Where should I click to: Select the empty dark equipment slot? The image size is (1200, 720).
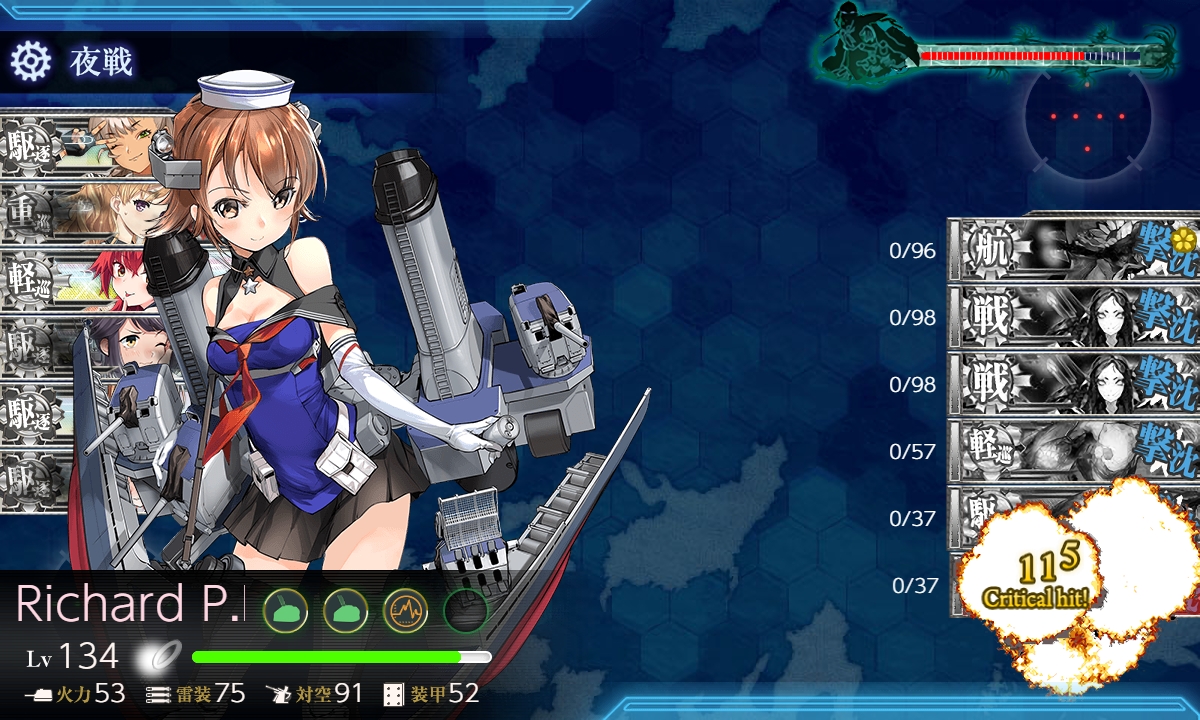465,609
